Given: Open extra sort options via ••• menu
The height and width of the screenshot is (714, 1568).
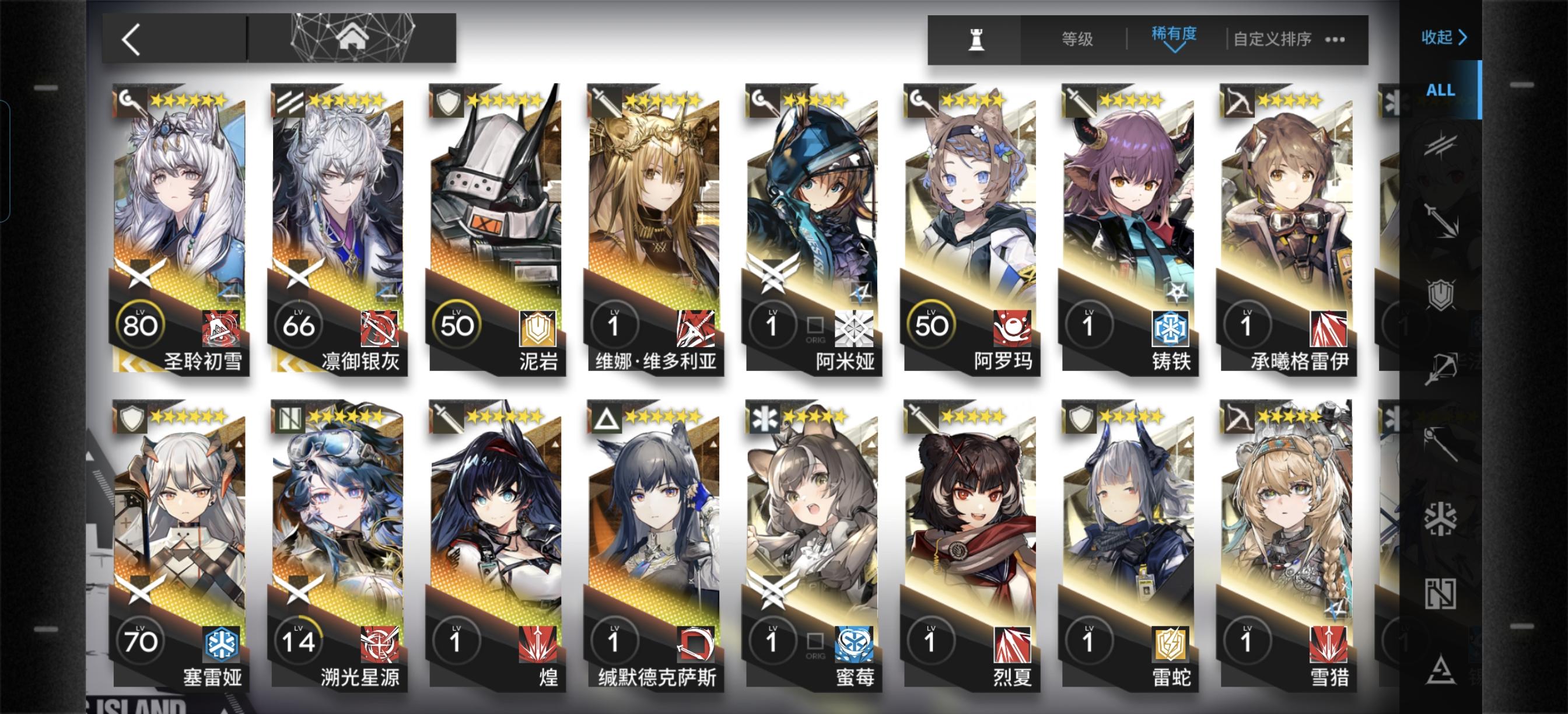Looking at the screenshot, I should [1335, 39].
